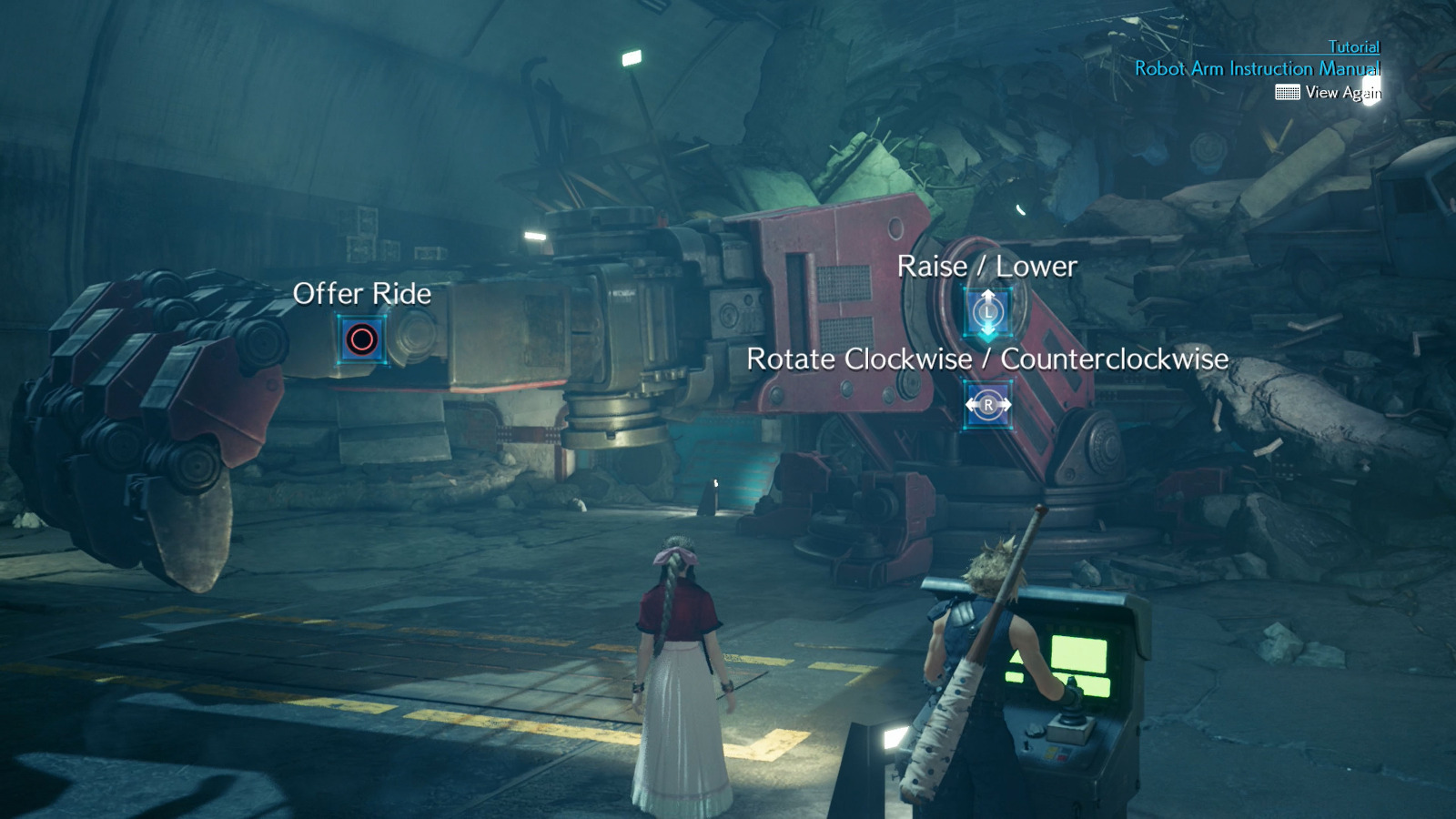1456x819 pixels.
Task: Select the L-stick Raise / Lower control icon
Action: [x=988, y=312]
